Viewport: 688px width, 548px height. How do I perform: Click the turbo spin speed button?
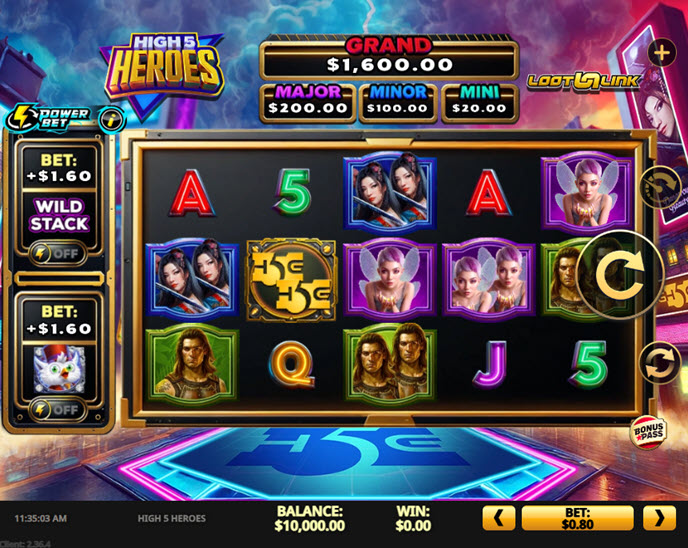660,185
